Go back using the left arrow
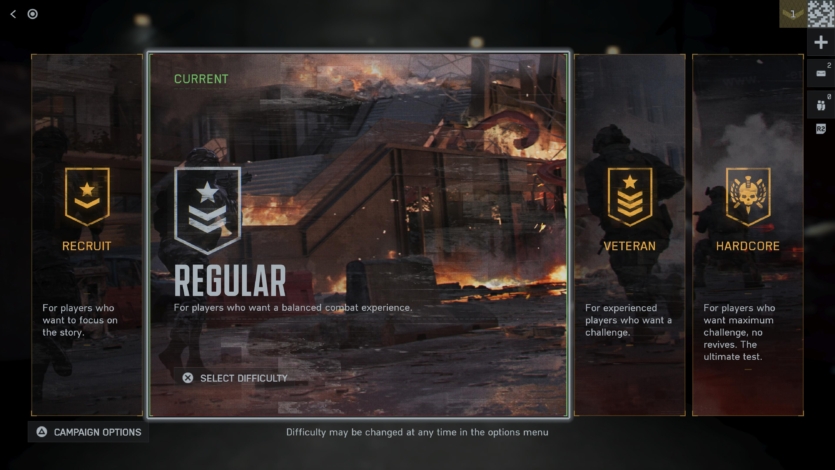The height and width of the screenshot is (470, 835). click(13, 14)
